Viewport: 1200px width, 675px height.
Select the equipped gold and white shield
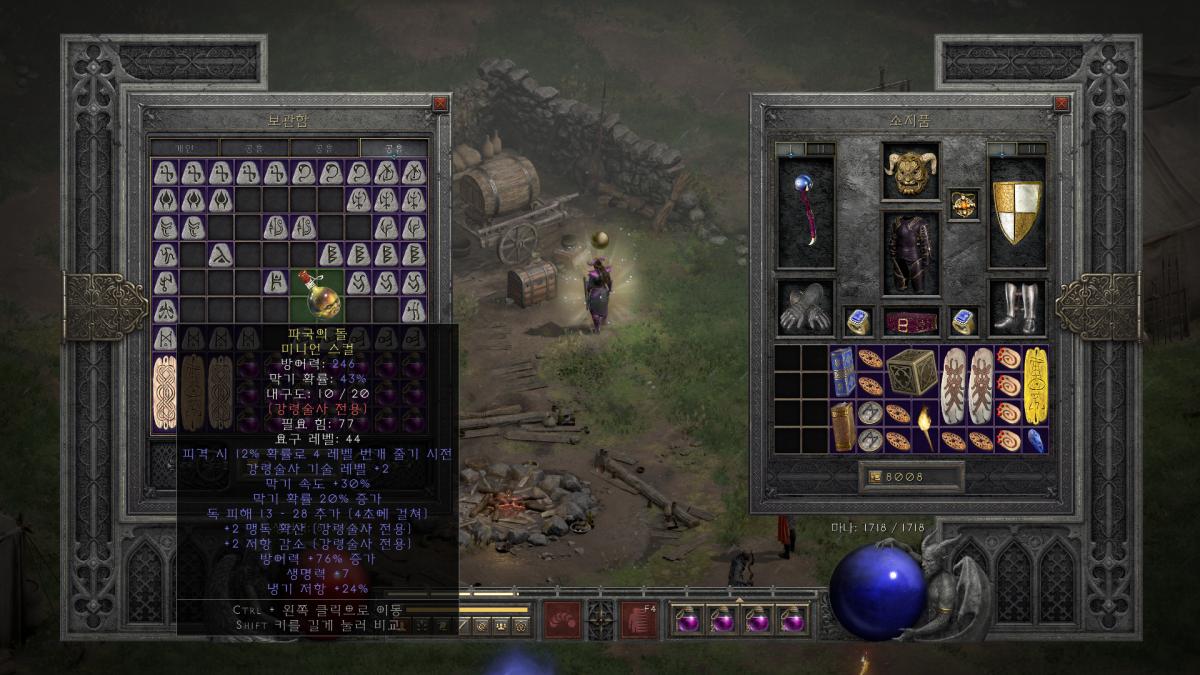[x=1016, y=212]
